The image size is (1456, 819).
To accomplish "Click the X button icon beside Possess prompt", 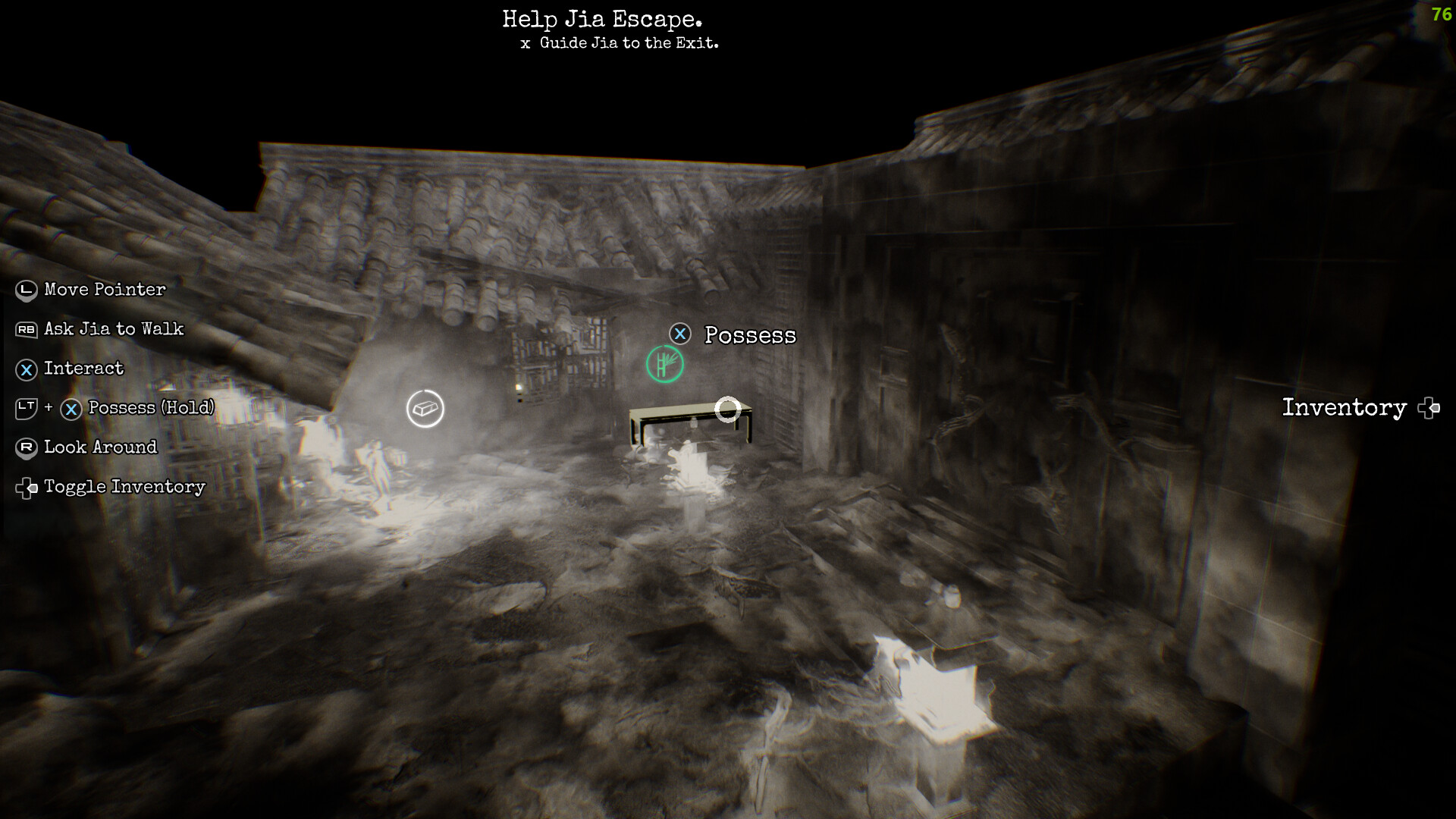I will 680,333.
